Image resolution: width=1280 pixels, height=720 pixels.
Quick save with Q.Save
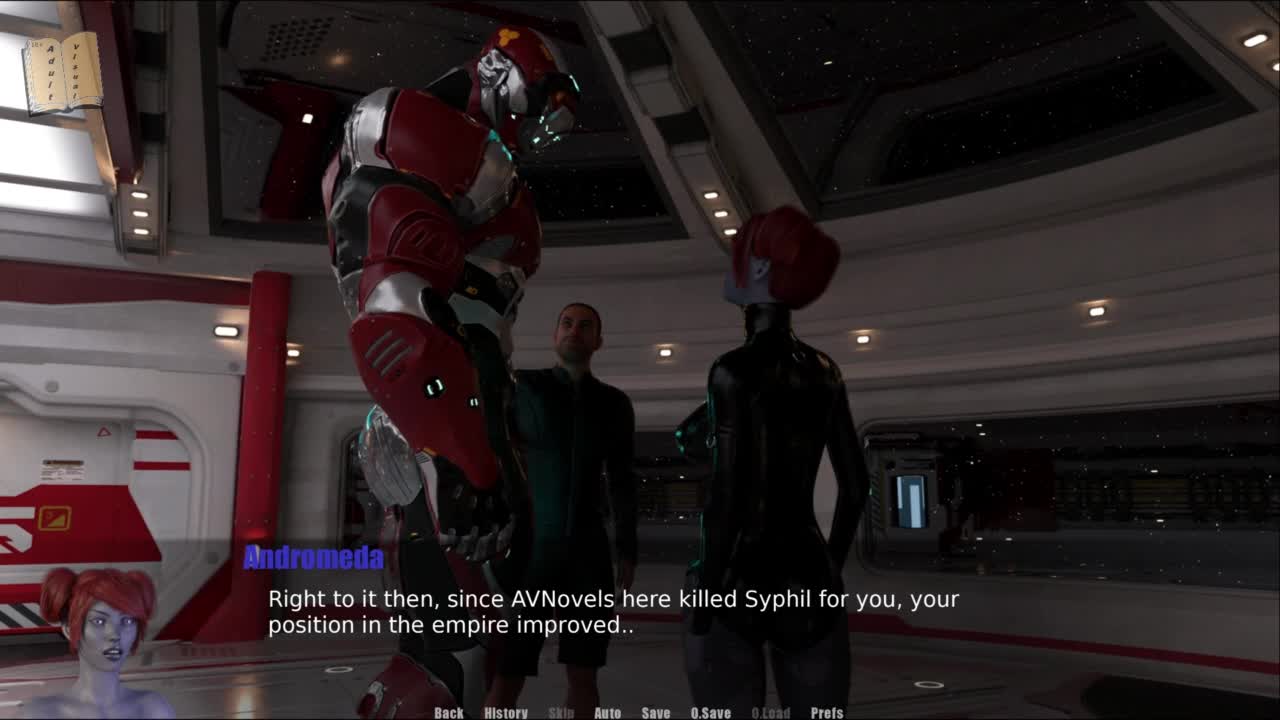coord(711,713)
